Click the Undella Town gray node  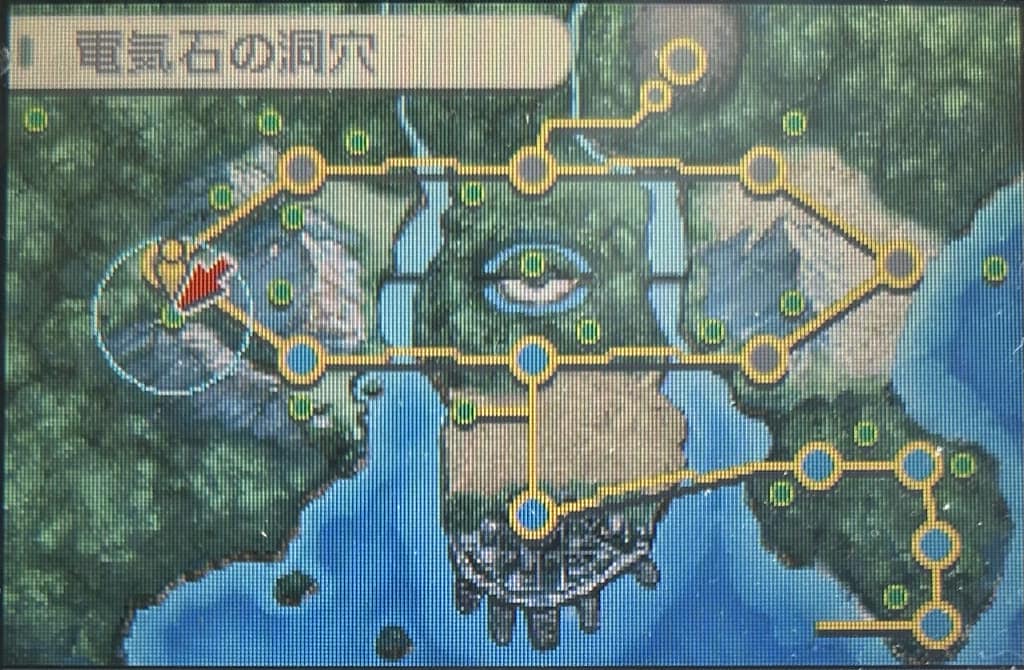[764, 357]
